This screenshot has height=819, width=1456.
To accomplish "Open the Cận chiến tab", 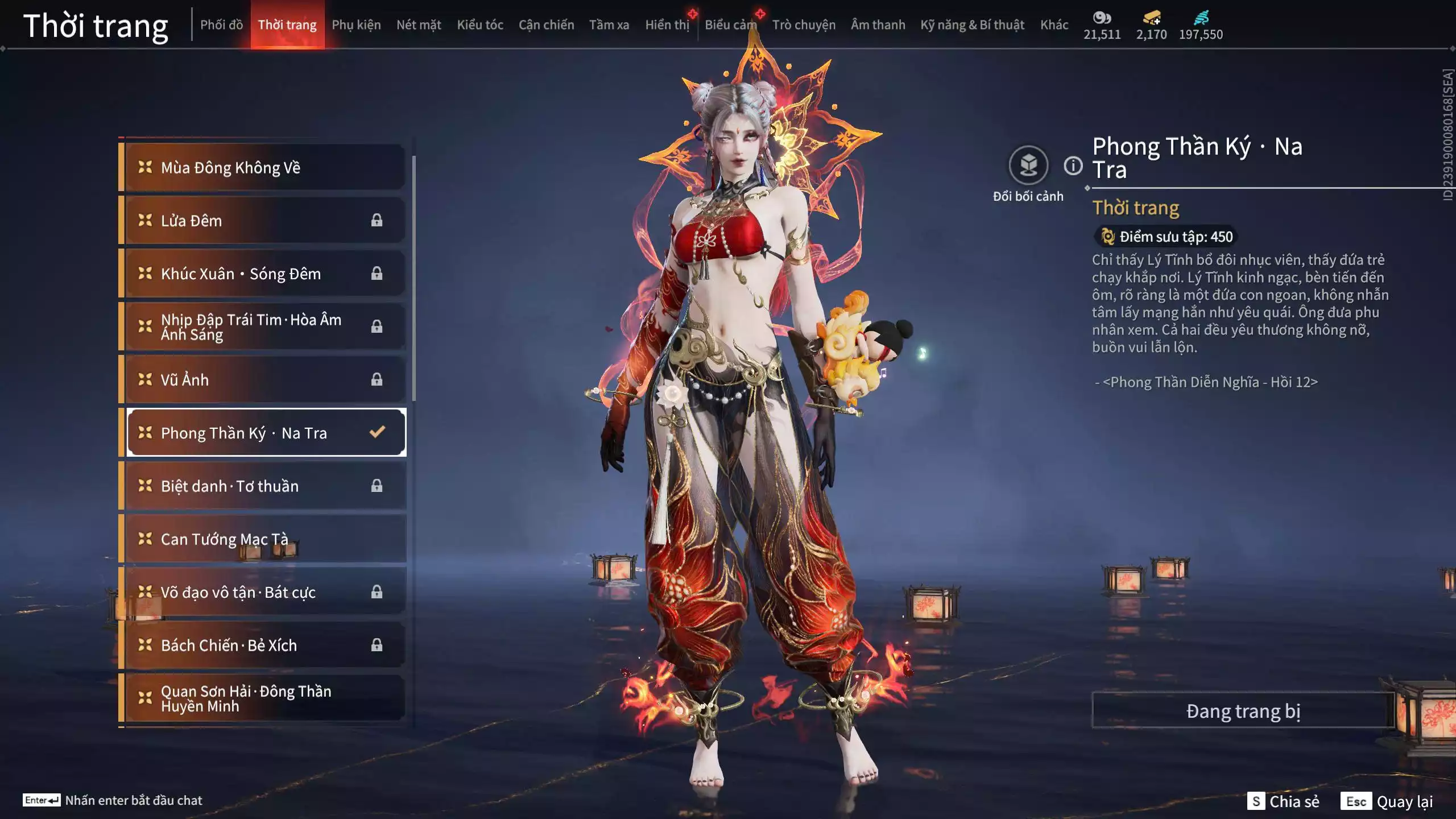I will click(x=546, y=25).
